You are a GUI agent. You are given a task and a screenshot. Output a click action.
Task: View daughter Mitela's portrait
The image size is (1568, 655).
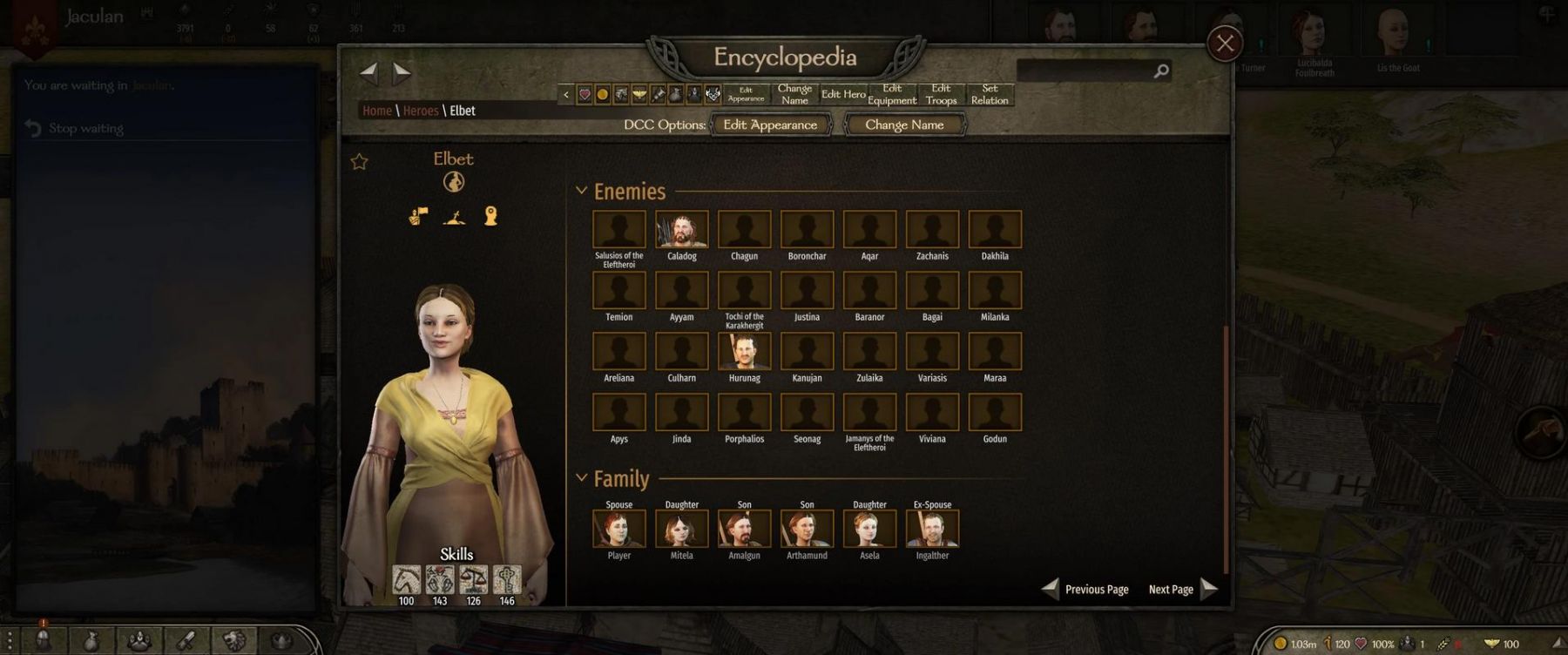tap(681, 529)
